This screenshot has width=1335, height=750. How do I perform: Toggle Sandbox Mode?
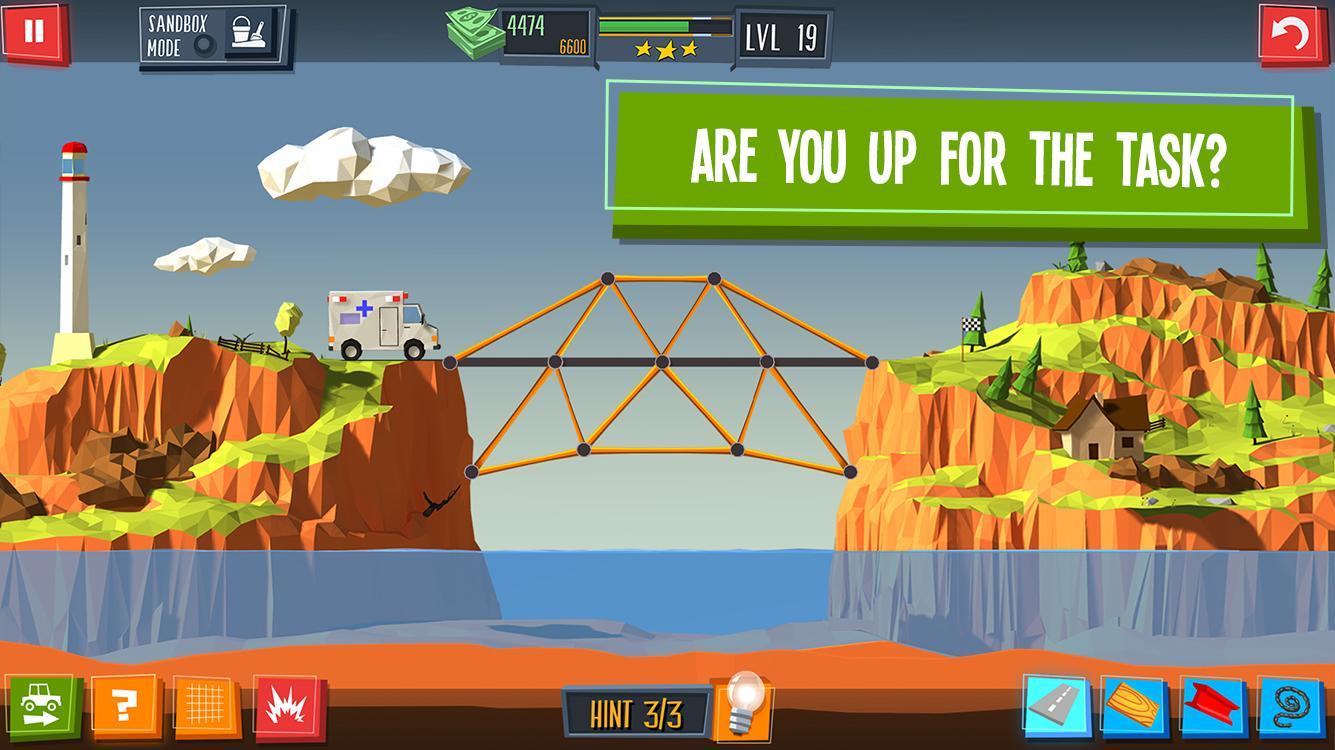pyautogui.click(x=212, y=37)
